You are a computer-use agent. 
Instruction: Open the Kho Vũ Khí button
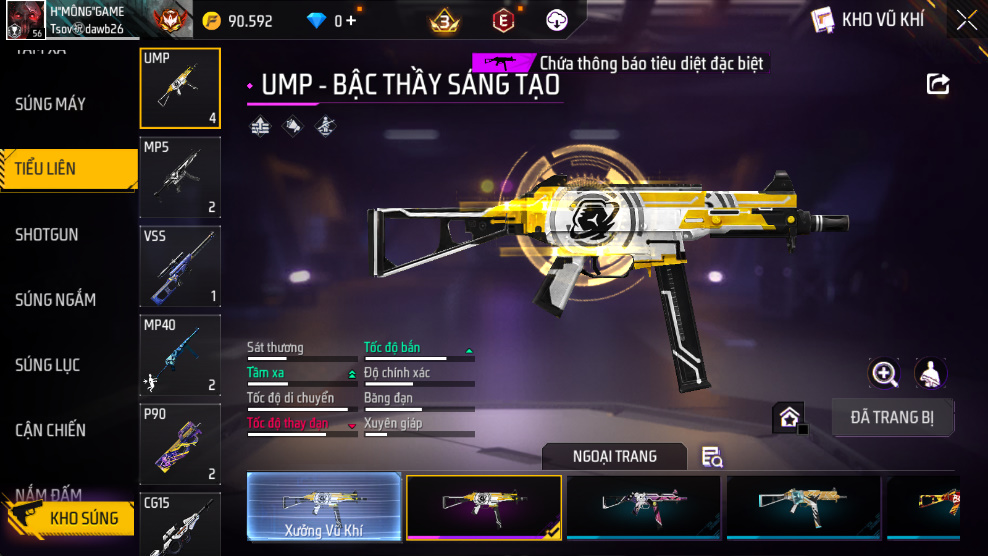pos(868,20)
